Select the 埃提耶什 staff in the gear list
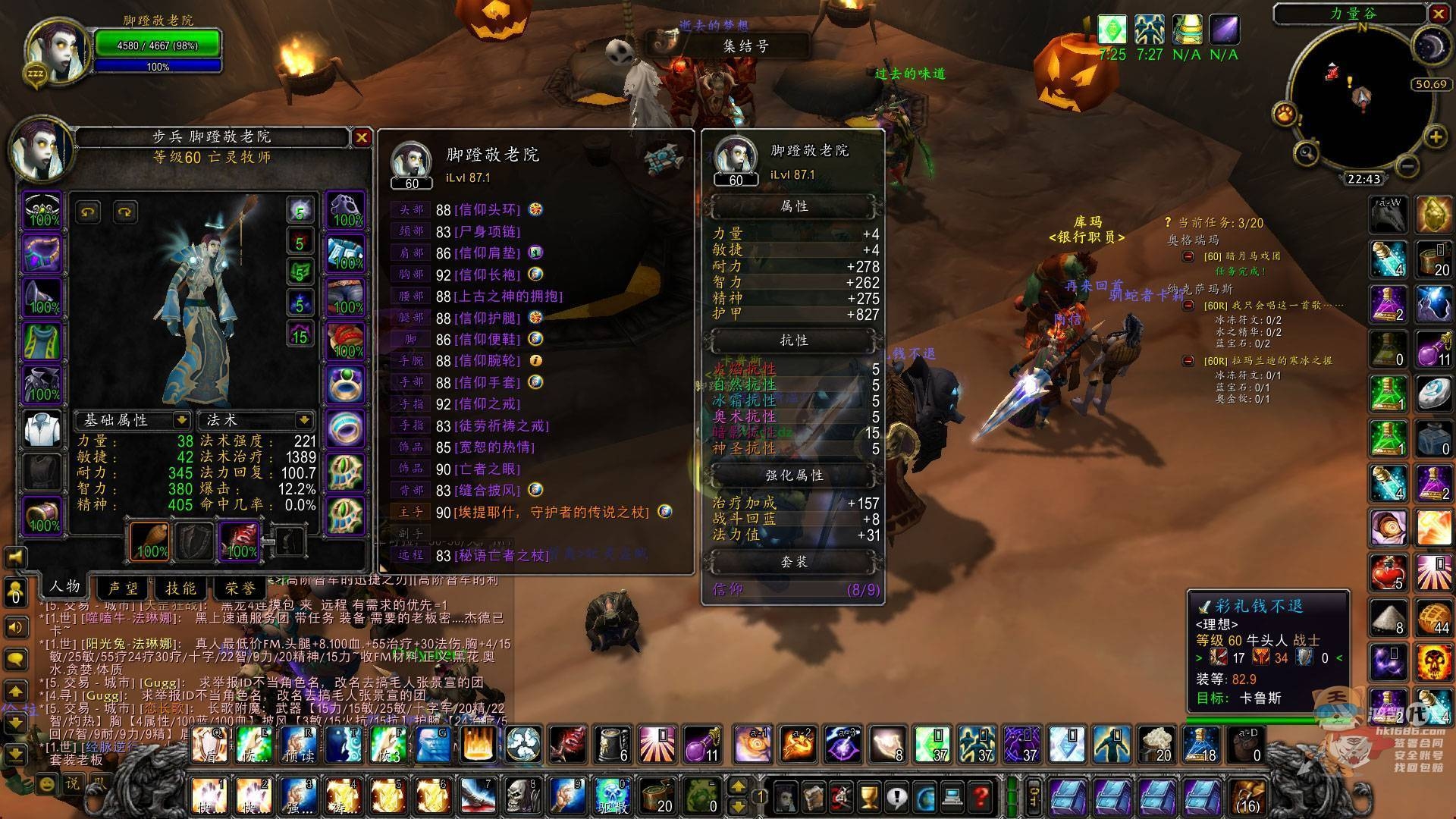 coord(551,512)
